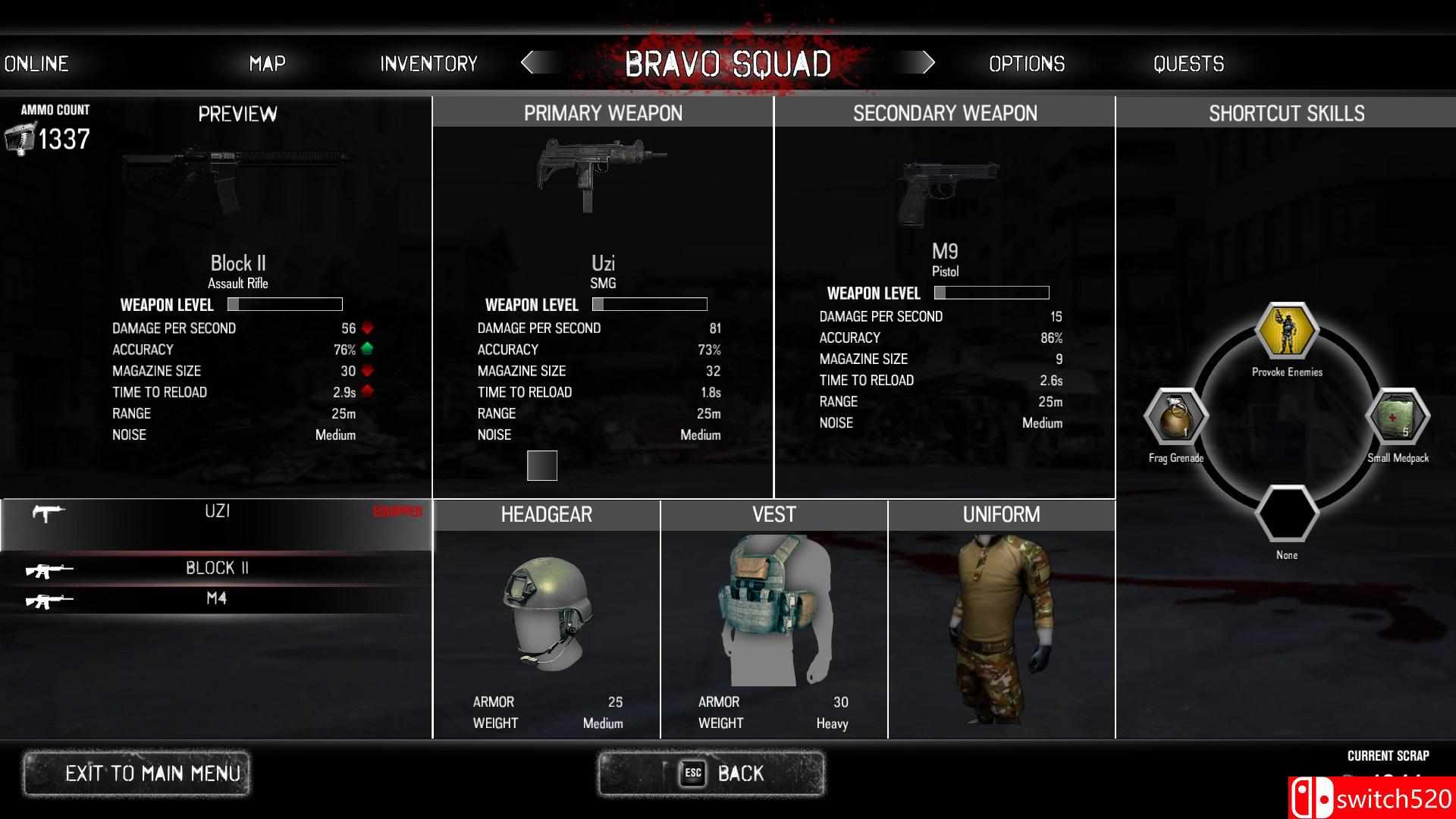The width and height of the screenshot is (1456, 819).
Task: Open the Quests screen
Action: [1188, 64]
